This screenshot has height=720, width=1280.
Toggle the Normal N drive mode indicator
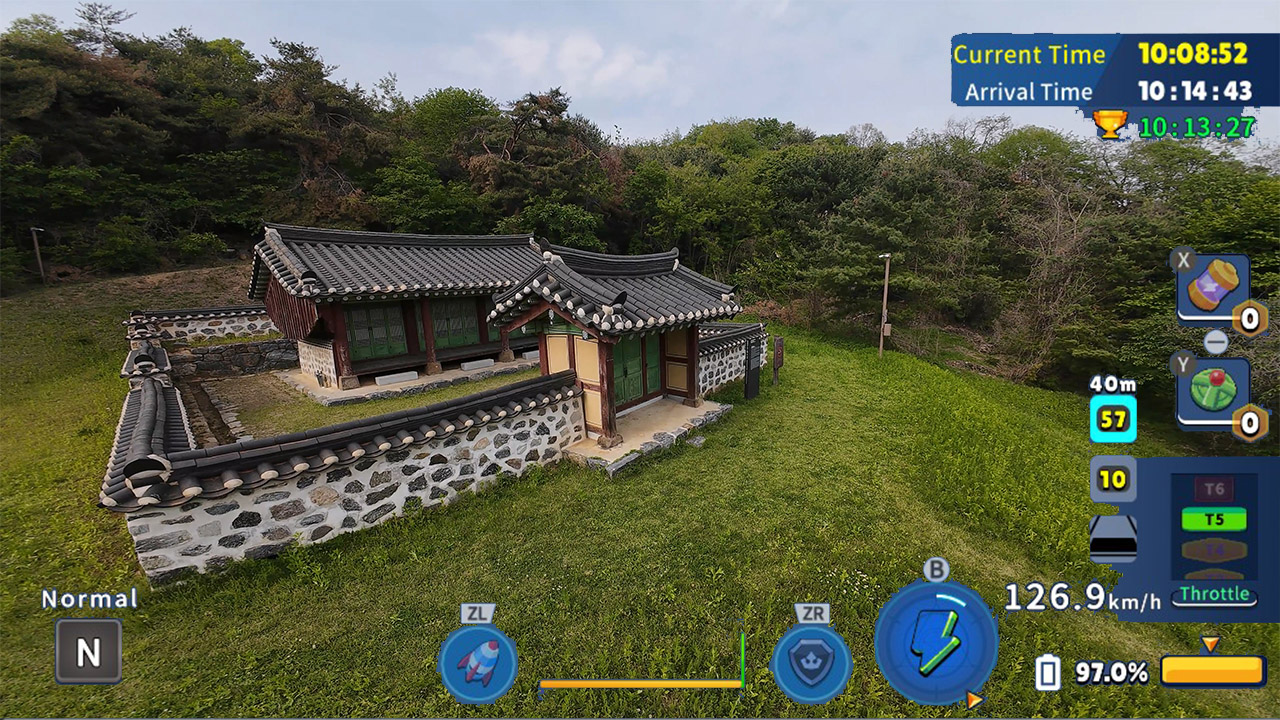coord(88,649)
